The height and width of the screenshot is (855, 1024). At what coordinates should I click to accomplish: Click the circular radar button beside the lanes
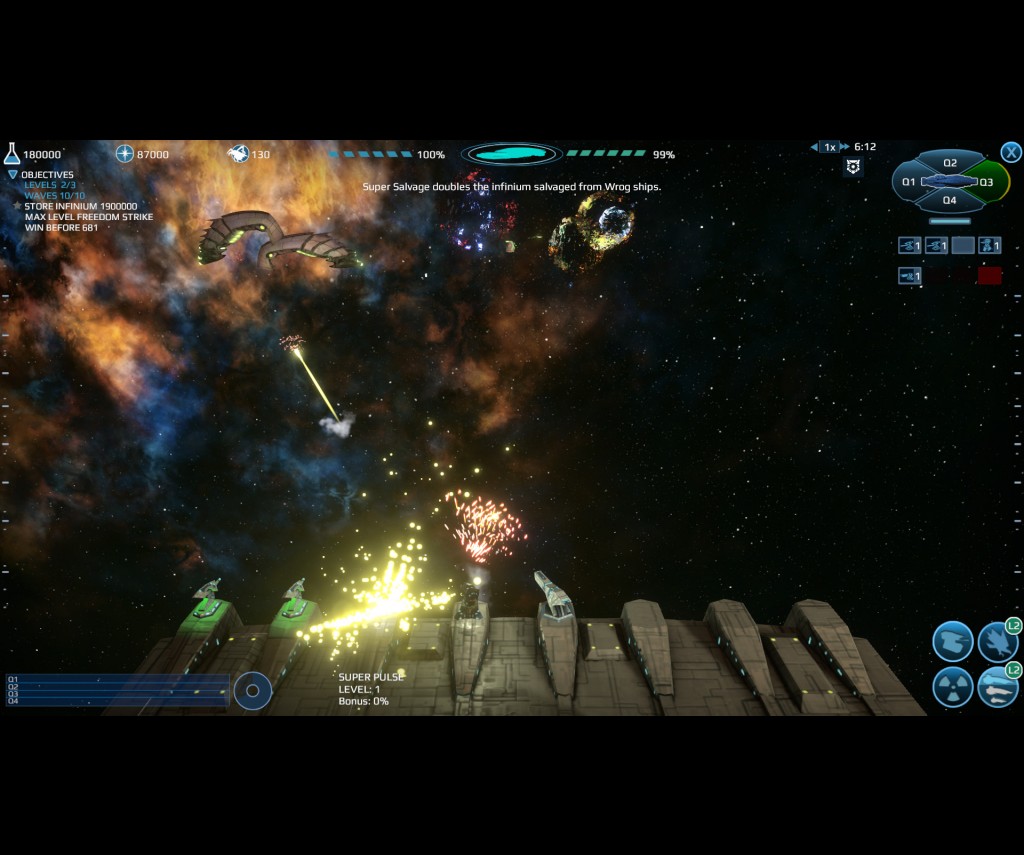[253, 690]
